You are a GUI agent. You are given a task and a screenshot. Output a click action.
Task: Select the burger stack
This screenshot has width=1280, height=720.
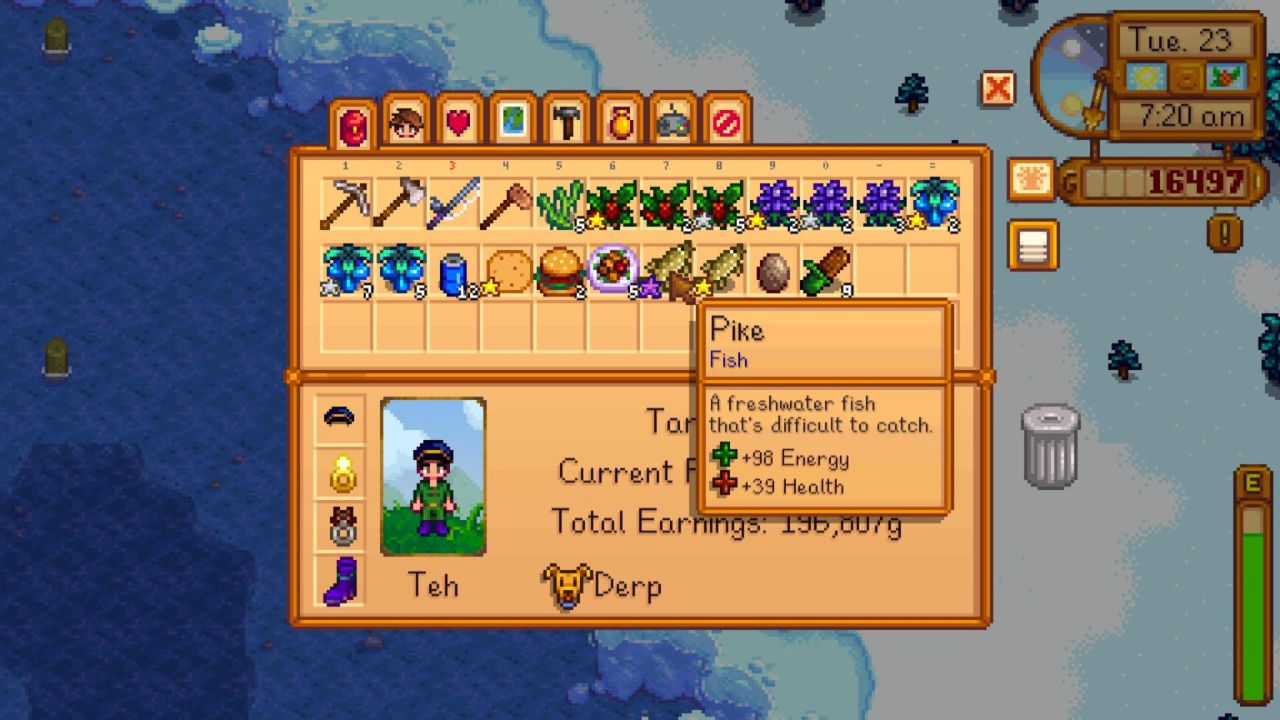(x=559, y=272)
